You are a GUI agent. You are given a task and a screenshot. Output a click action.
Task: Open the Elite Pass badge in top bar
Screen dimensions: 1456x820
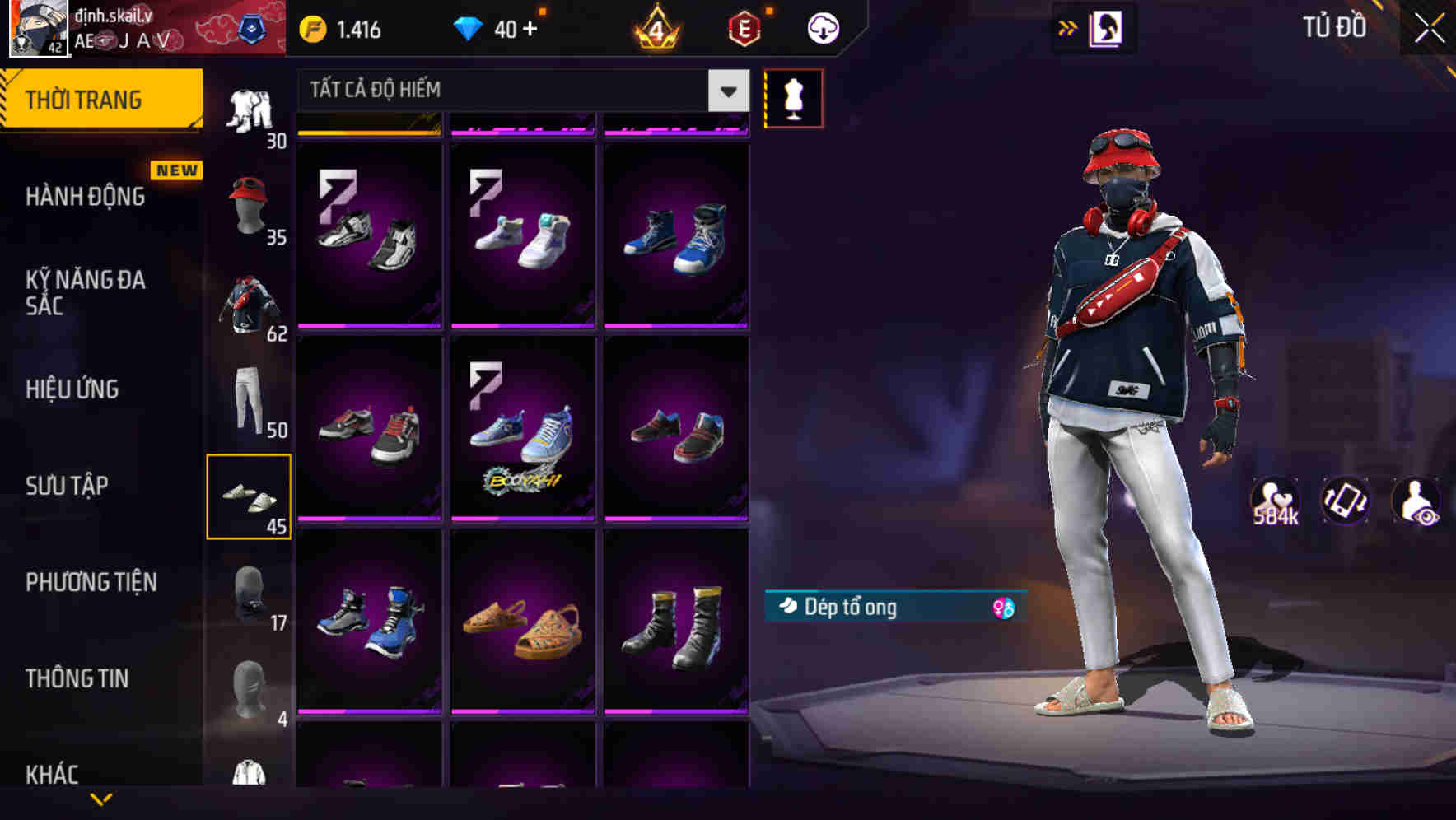coord(740,27)
